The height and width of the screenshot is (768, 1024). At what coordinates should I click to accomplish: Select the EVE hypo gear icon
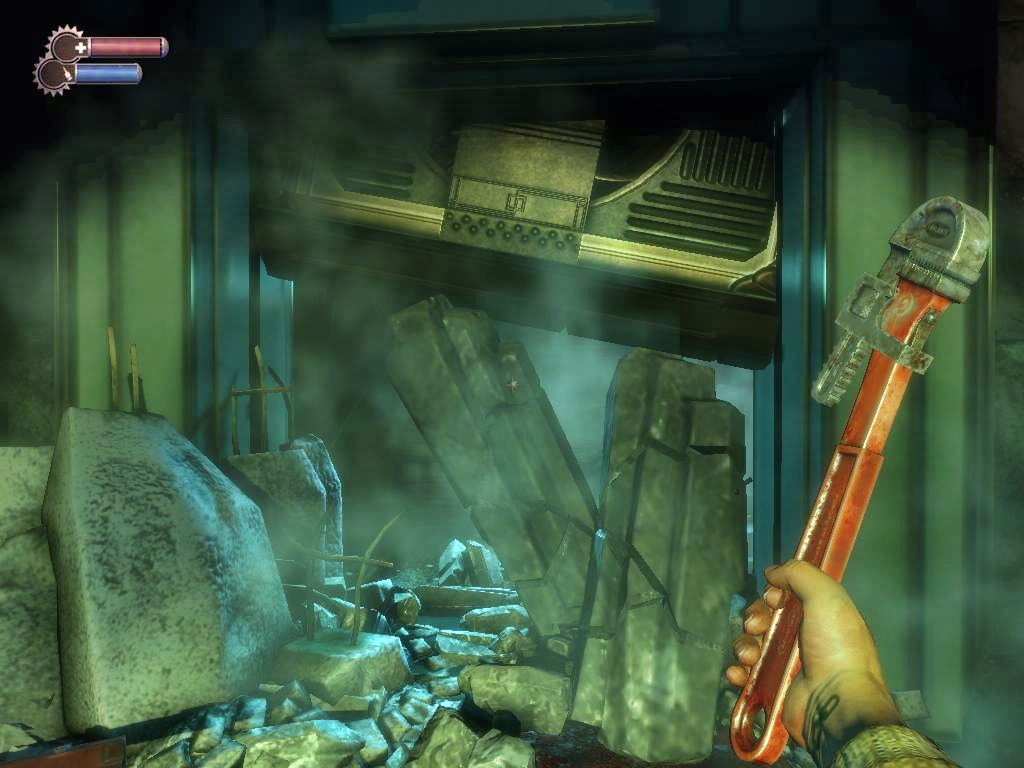pos(53,73)
